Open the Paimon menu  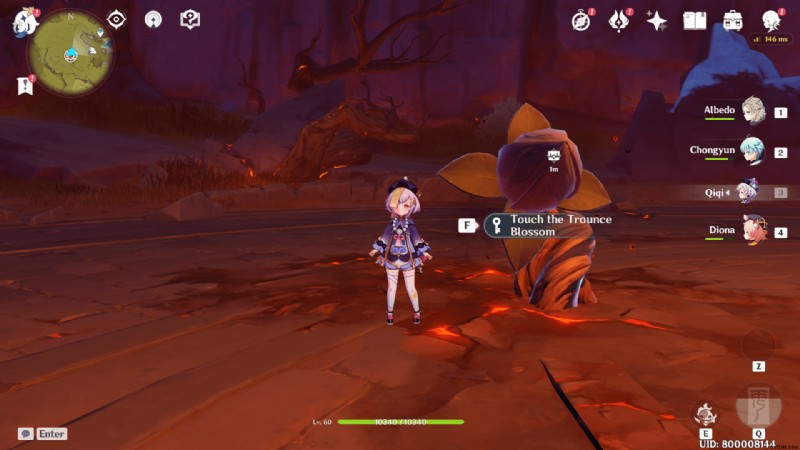coord(24,22)
